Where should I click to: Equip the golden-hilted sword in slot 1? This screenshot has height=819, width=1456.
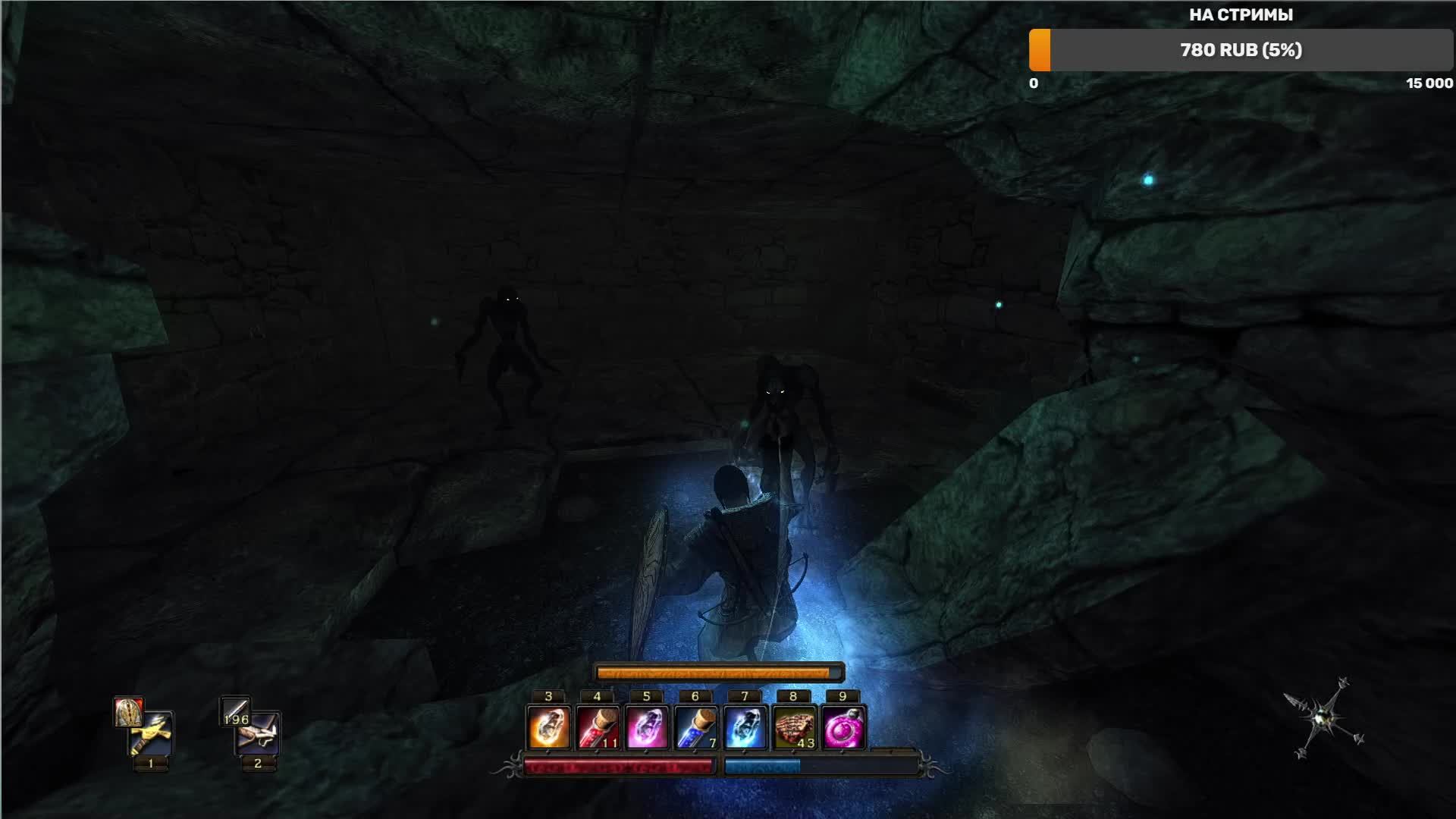coord(152,735)
